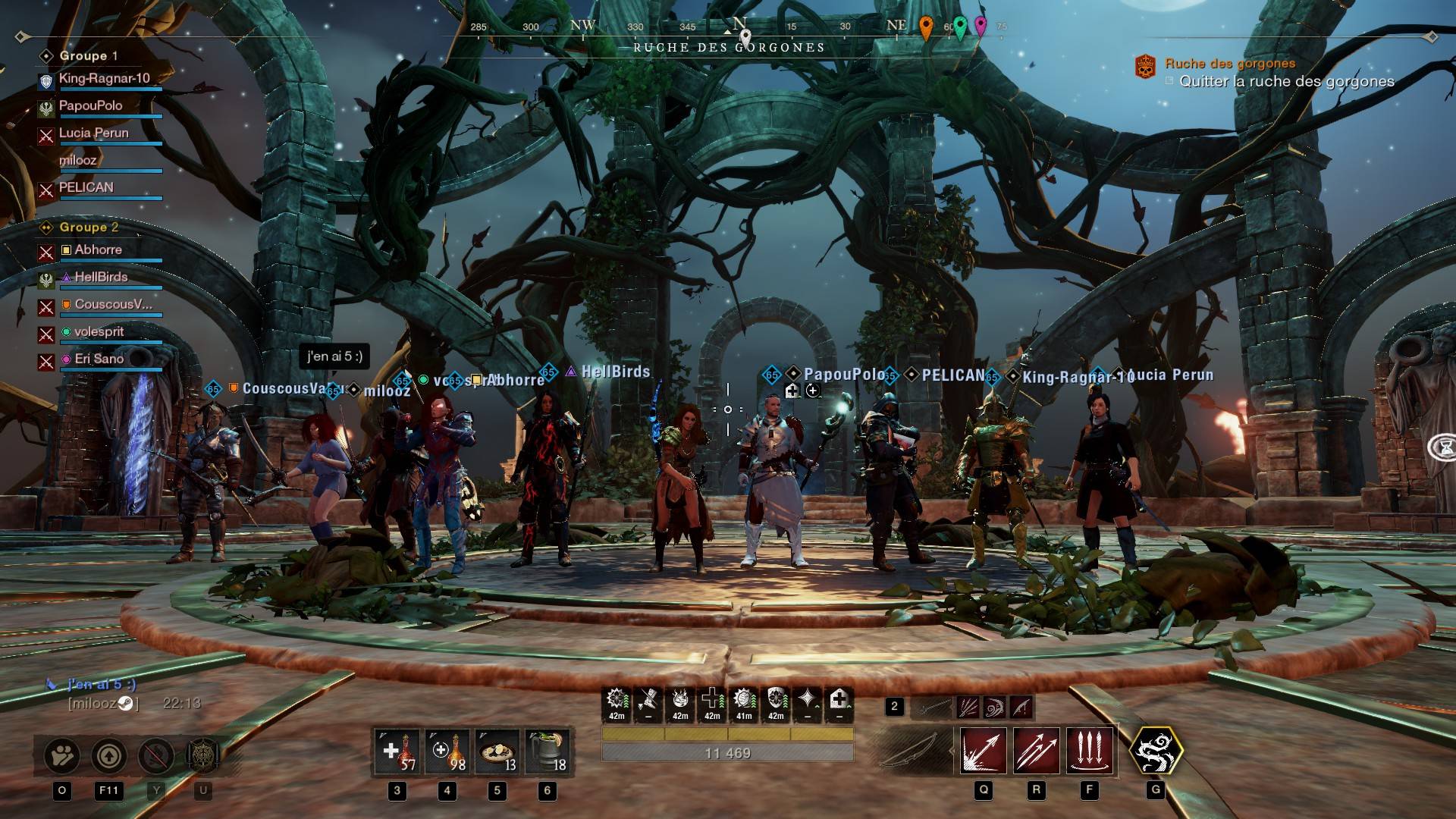Select Abhorre in the Groupe 2 list

click(98, 249)
